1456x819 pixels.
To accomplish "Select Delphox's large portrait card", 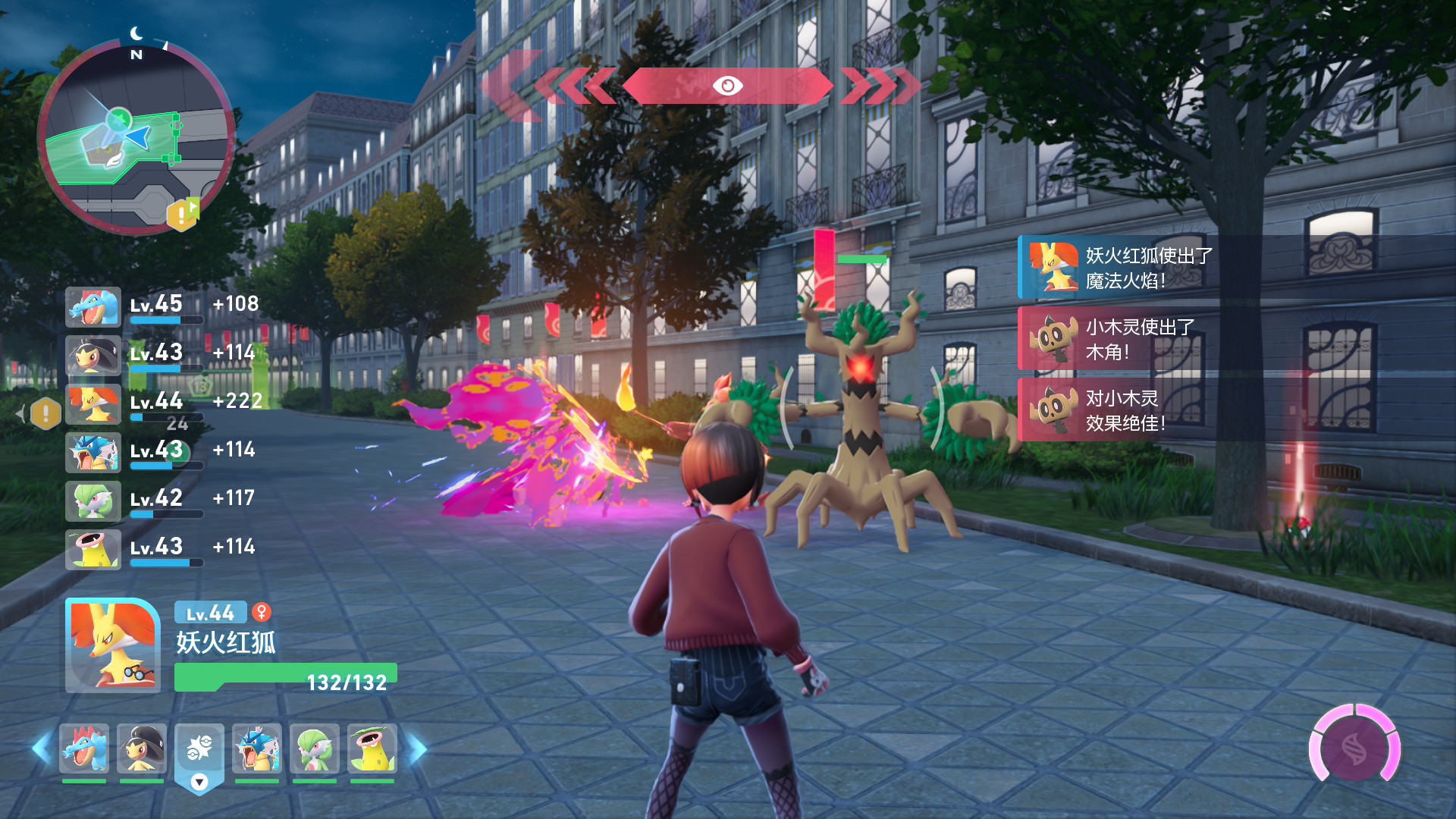I will 113,645.
